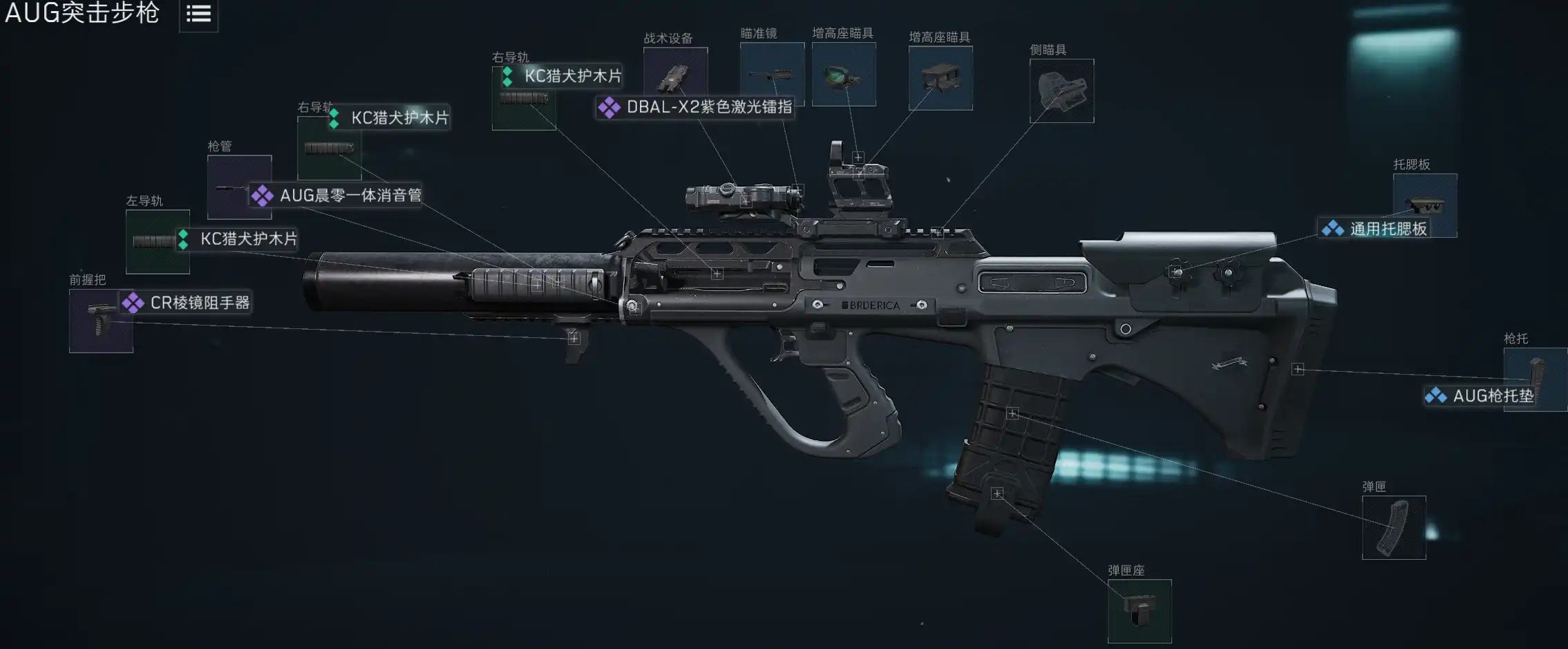Choose the AUG晨零一体消音管 barrel slot
Image resolution: width=1568 pixels, height=649 pixels.
[x=239, y=187]
